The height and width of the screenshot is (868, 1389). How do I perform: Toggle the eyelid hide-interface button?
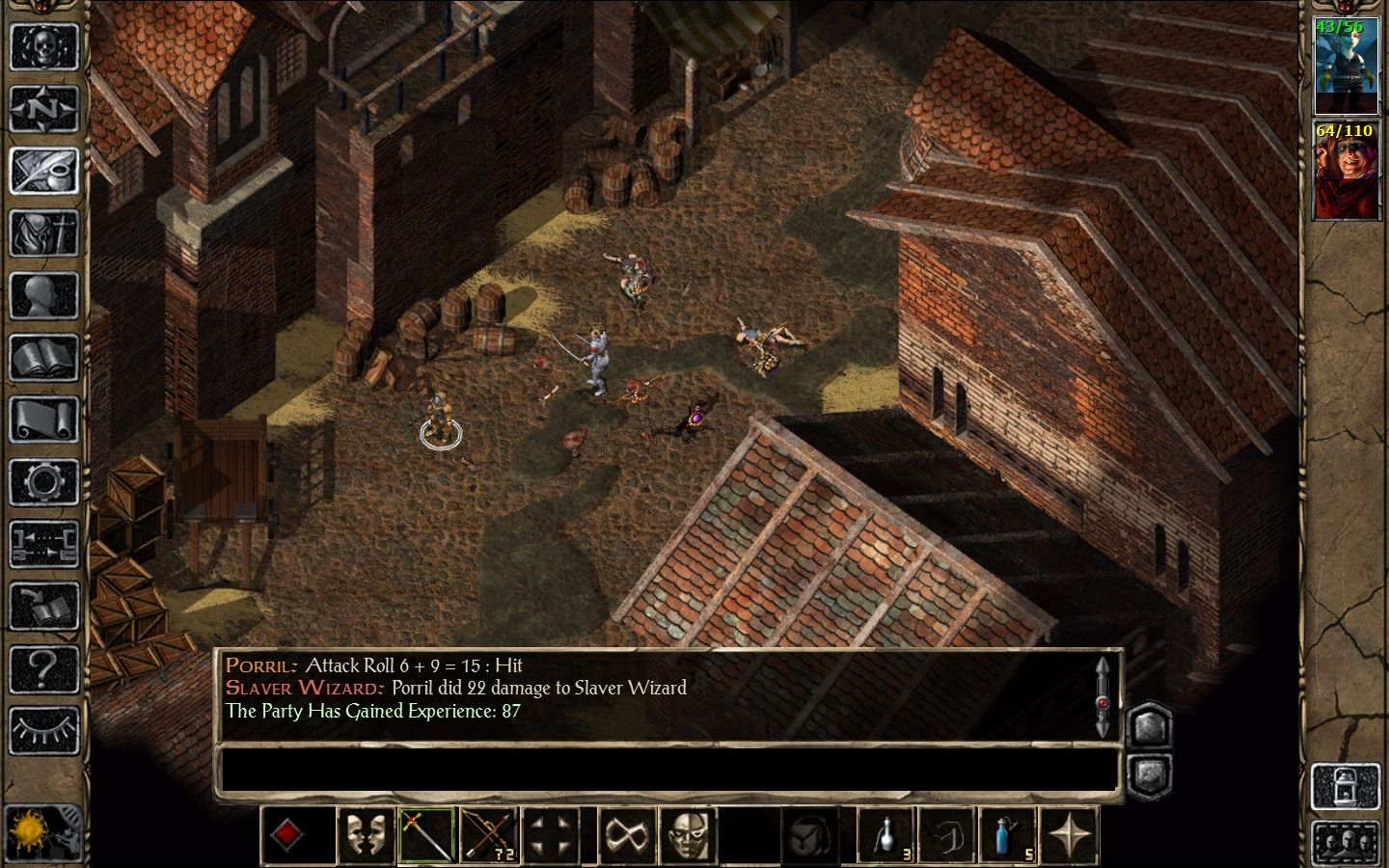coord(43,730)
